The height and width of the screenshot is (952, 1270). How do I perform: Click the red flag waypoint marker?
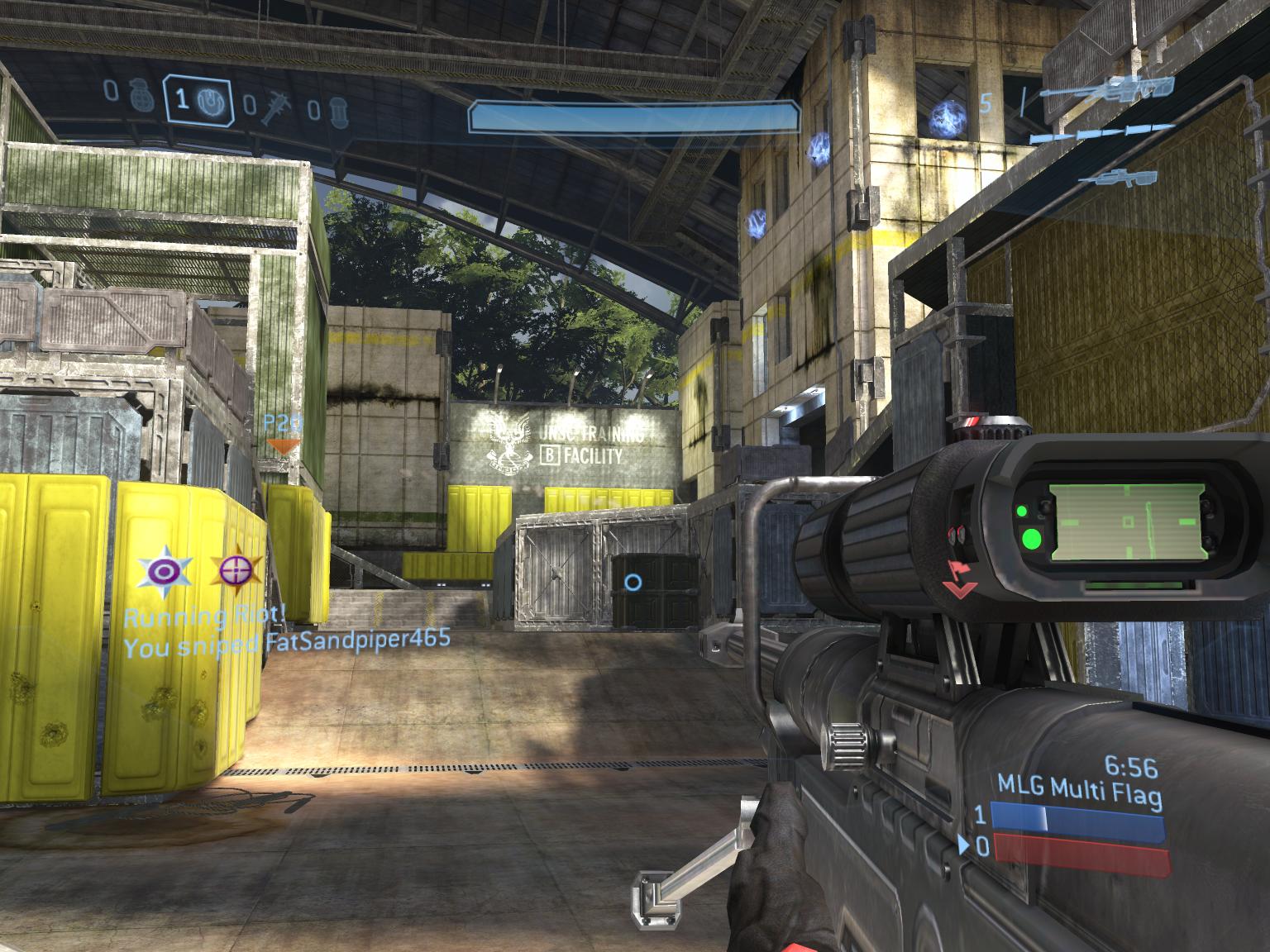[x=959, y=579]
